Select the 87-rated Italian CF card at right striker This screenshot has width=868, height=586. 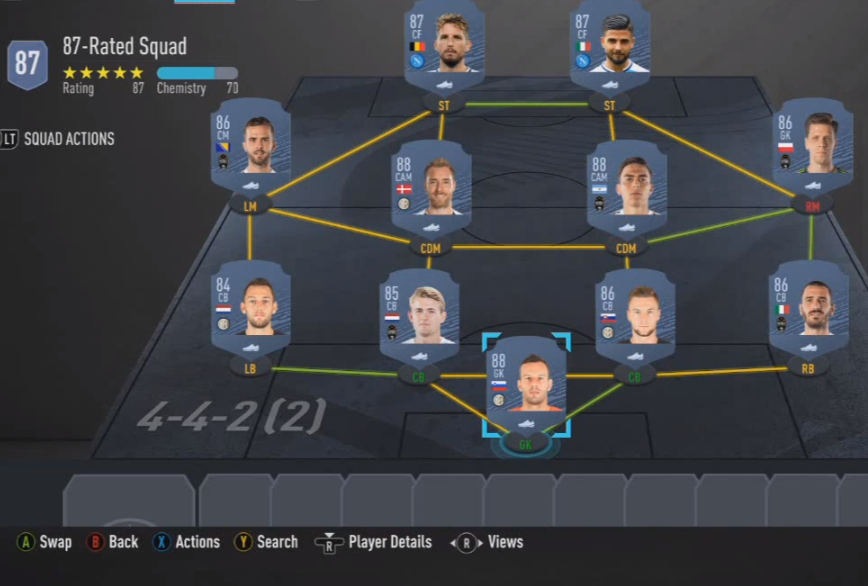pyautogui.click(x=610, y=40)
